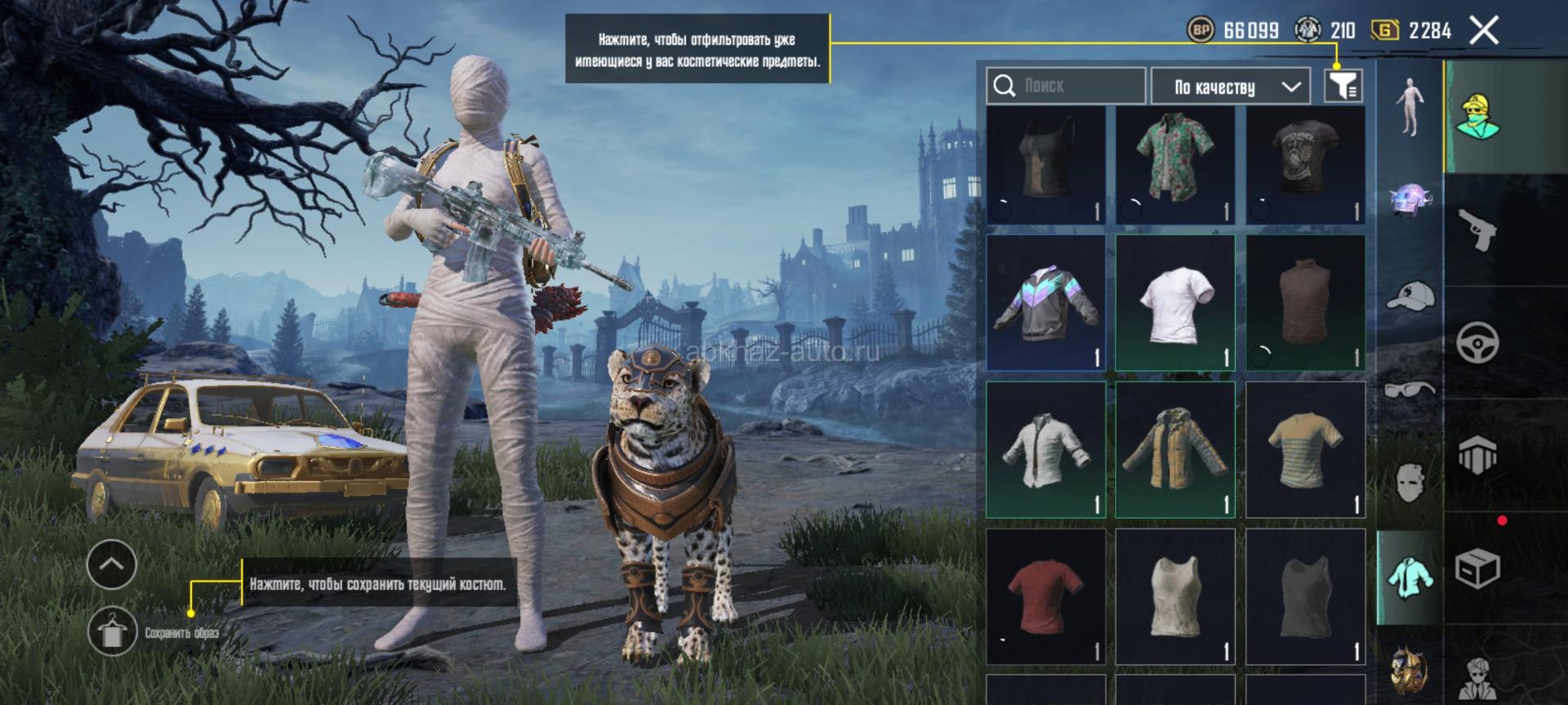This screenshot has width=1568, height=705.
Task: Expand the round up-arrow button
Action: coord(112,564)
